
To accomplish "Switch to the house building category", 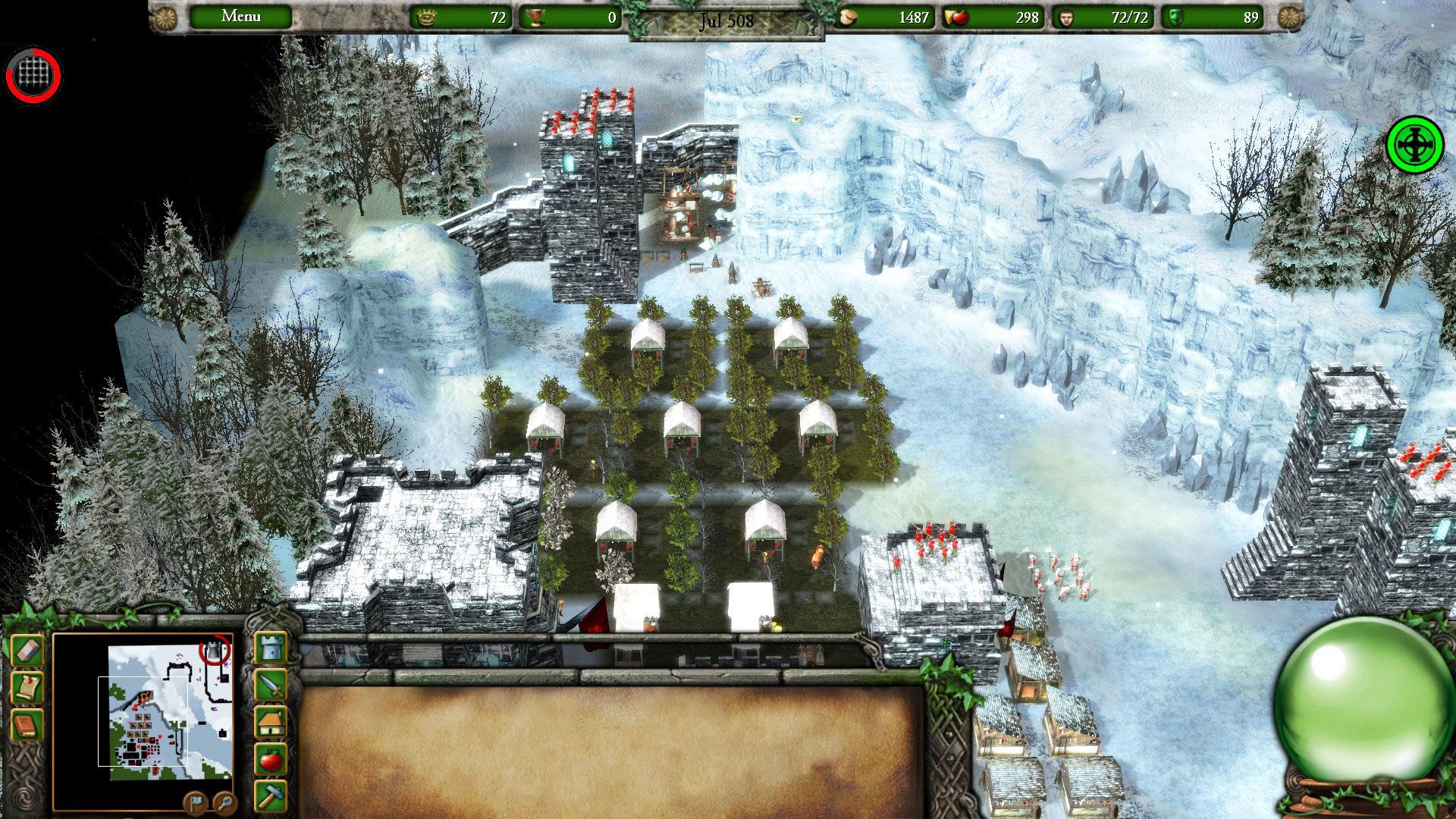I will pyautogui.click(x=271, y=722).
